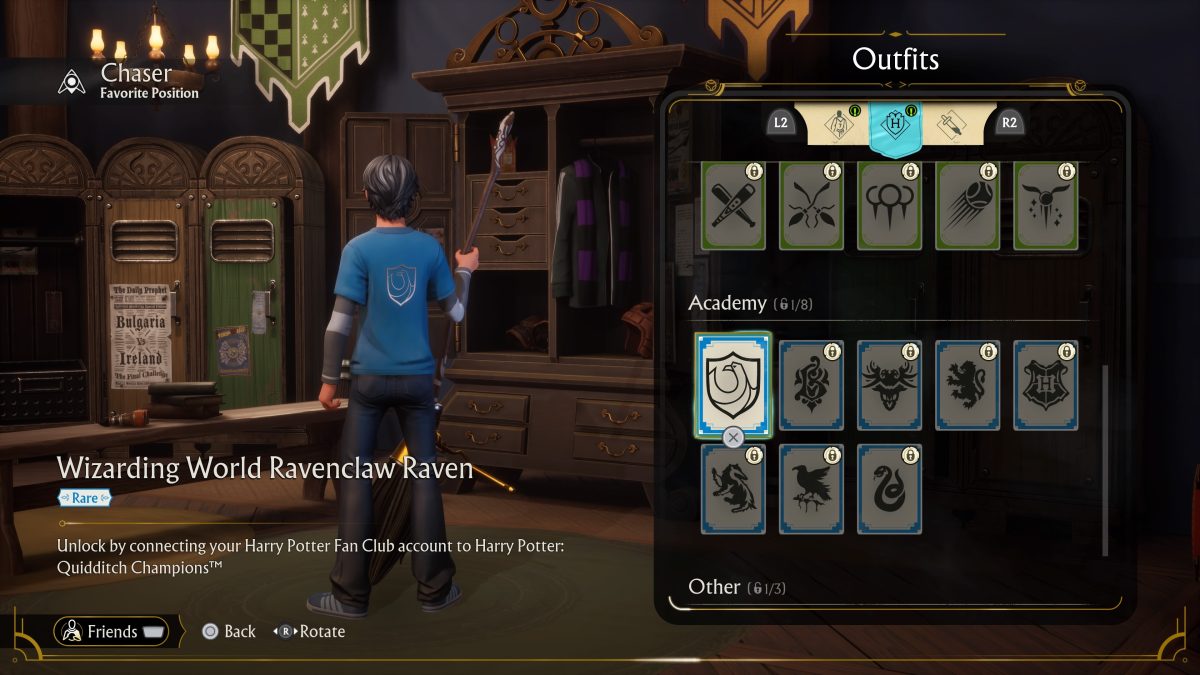Select the Hogwarts crest emblem card
Screen dimensions: 1200x675
pyautogui.click(x=1046, y=385)
